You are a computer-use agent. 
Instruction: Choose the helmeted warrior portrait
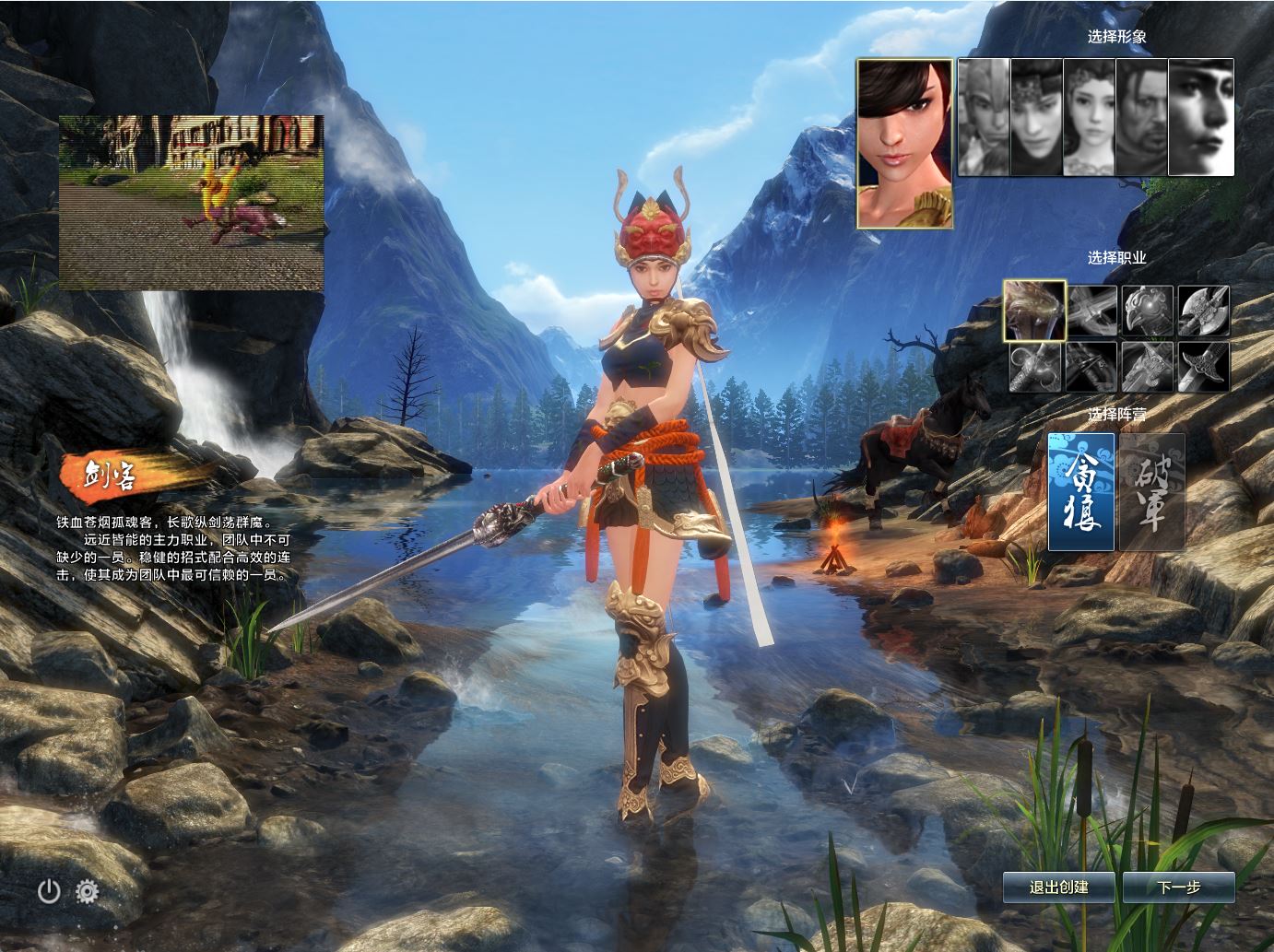(x=984, y=117)
